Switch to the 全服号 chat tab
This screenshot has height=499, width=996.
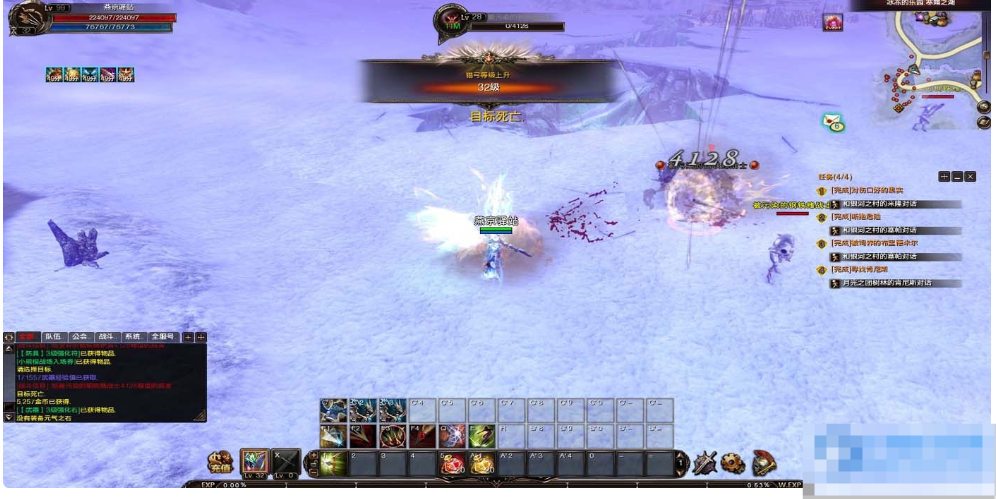163,337
